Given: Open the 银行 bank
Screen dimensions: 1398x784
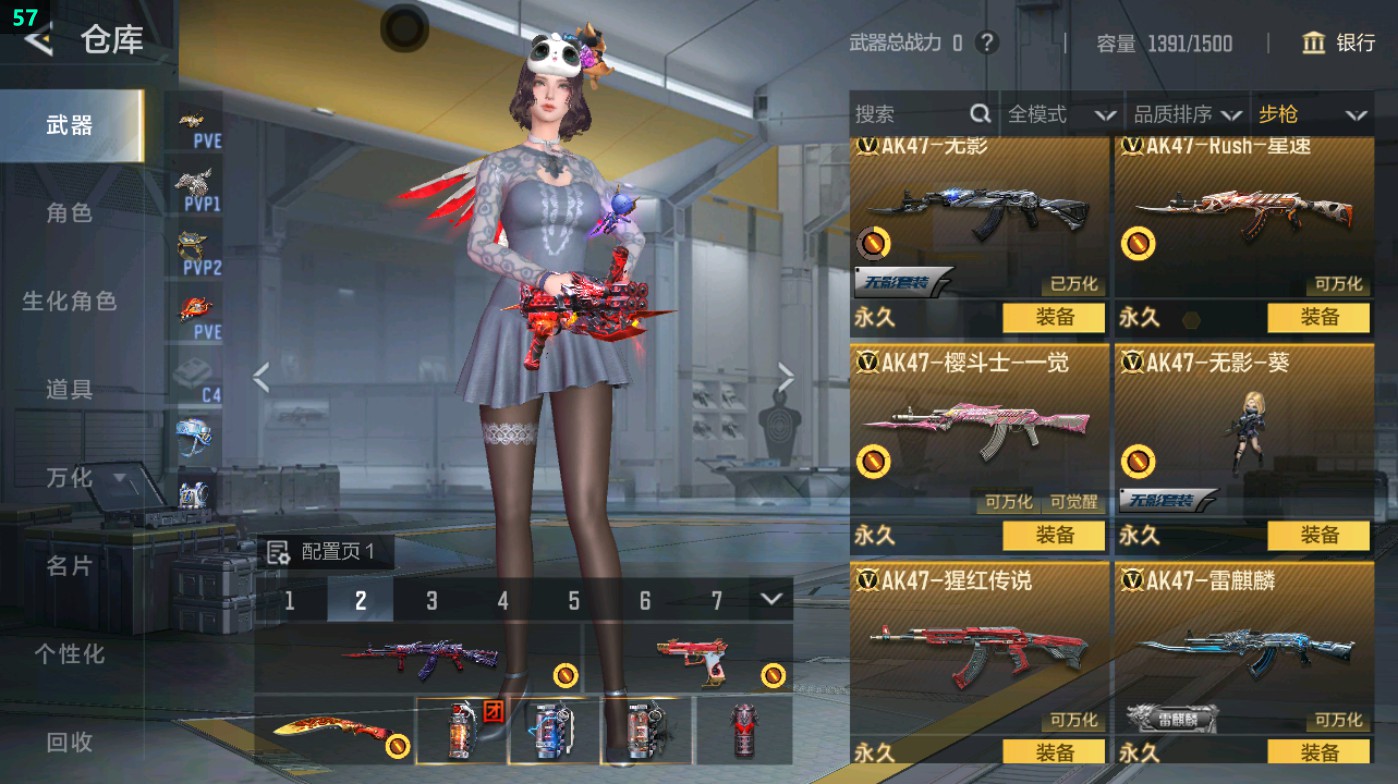Looking at the screenshot, I should (1339, 43).
